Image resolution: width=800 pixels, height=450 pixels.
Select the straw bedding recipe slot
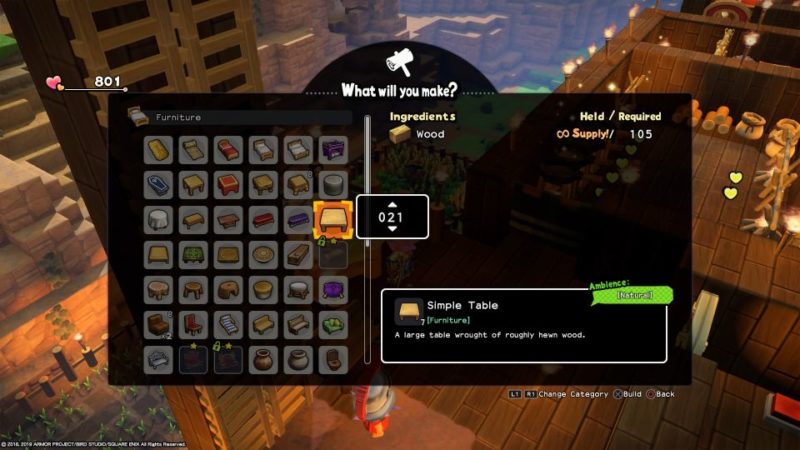click(x=158, y=149)
